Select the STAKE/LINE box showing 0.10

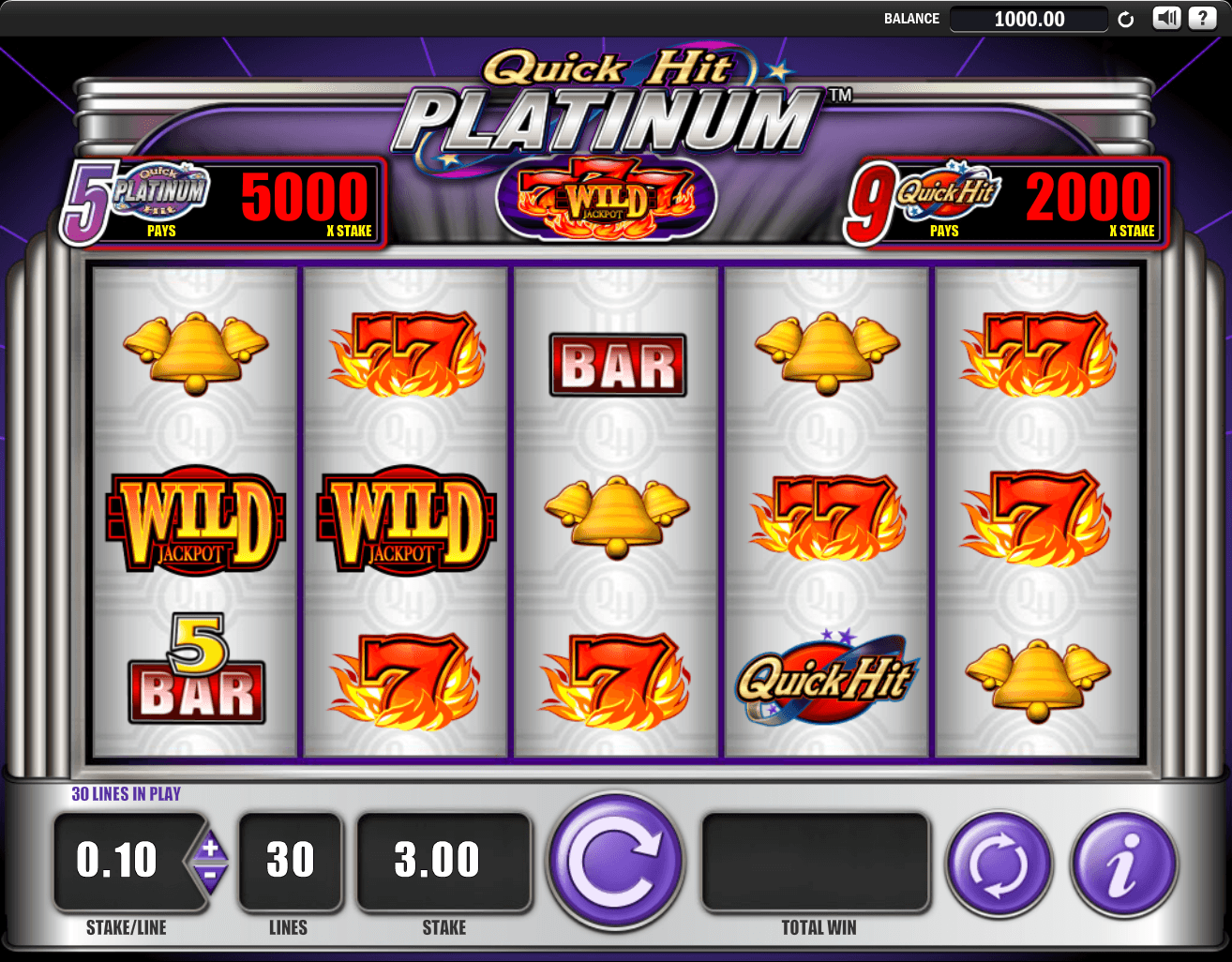pyautogui.click(x=120, y=861)
